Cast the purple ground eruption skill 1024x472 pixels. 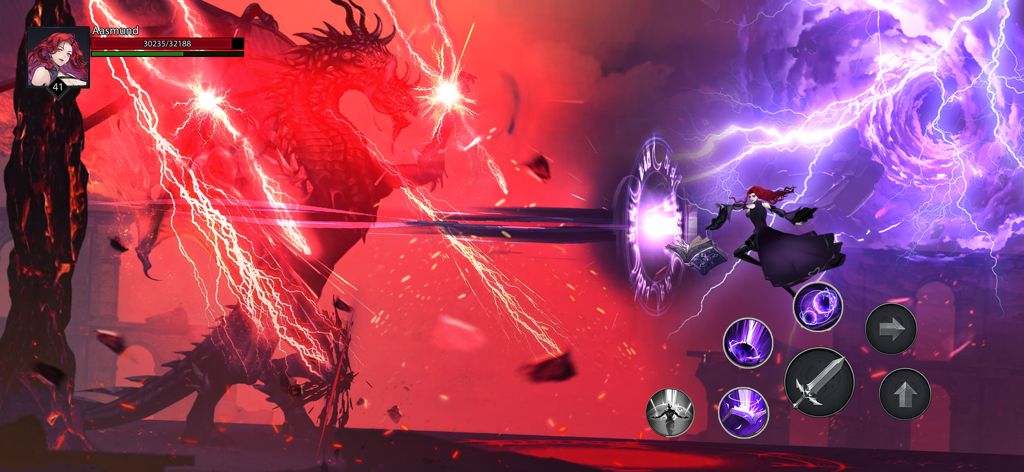tap(748, 342)
